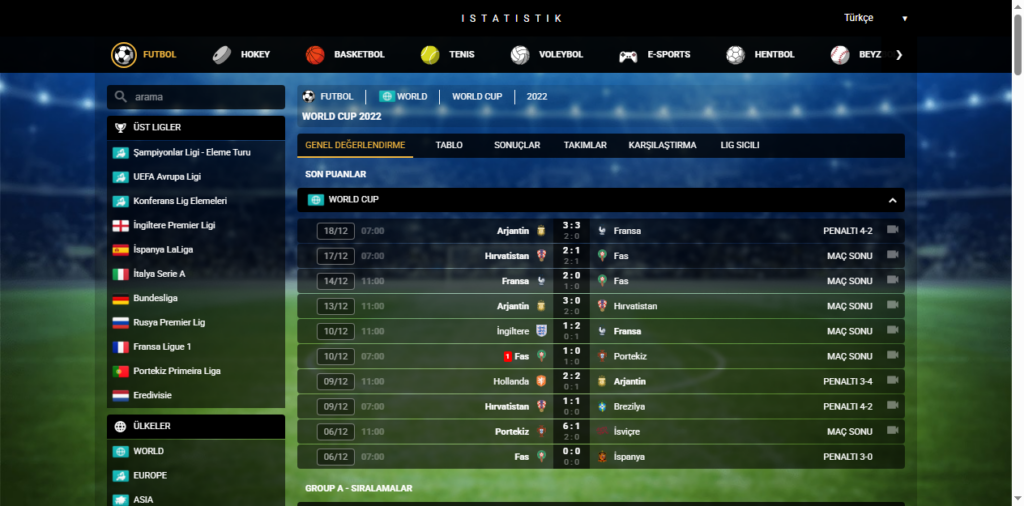The height and width of the screenshot is (506, 1024).
Task: Show more sports with the right arrow
Action: click(x=899, y=55)
